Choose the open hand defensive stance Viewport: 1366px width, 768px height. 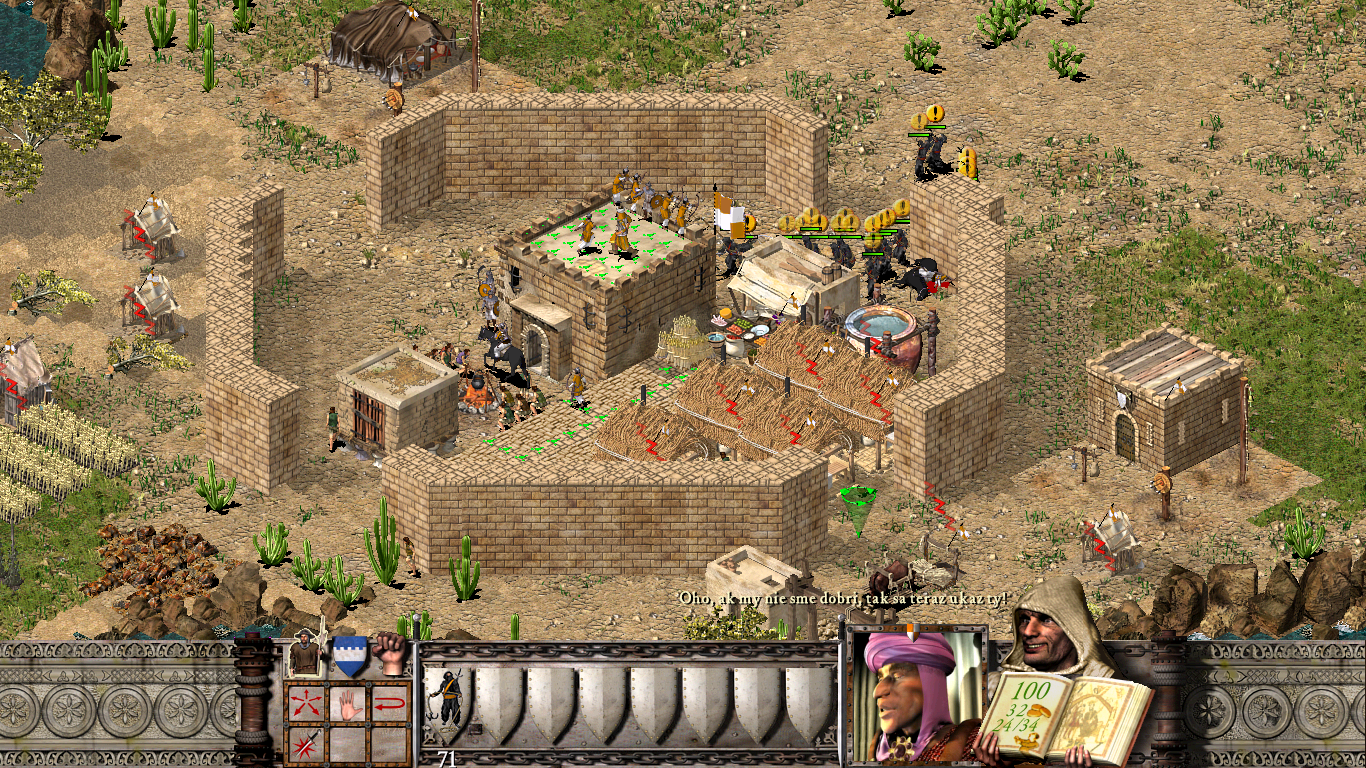point(348,703)
